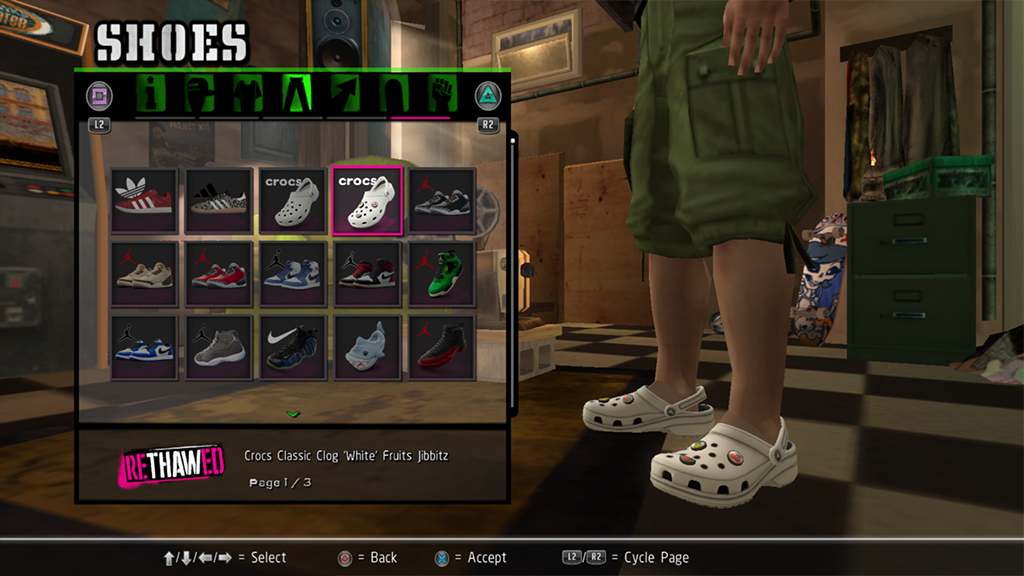
Task: Pick the plain white Crocs clog
Action: pyautogui.click(x=293, y=200)
